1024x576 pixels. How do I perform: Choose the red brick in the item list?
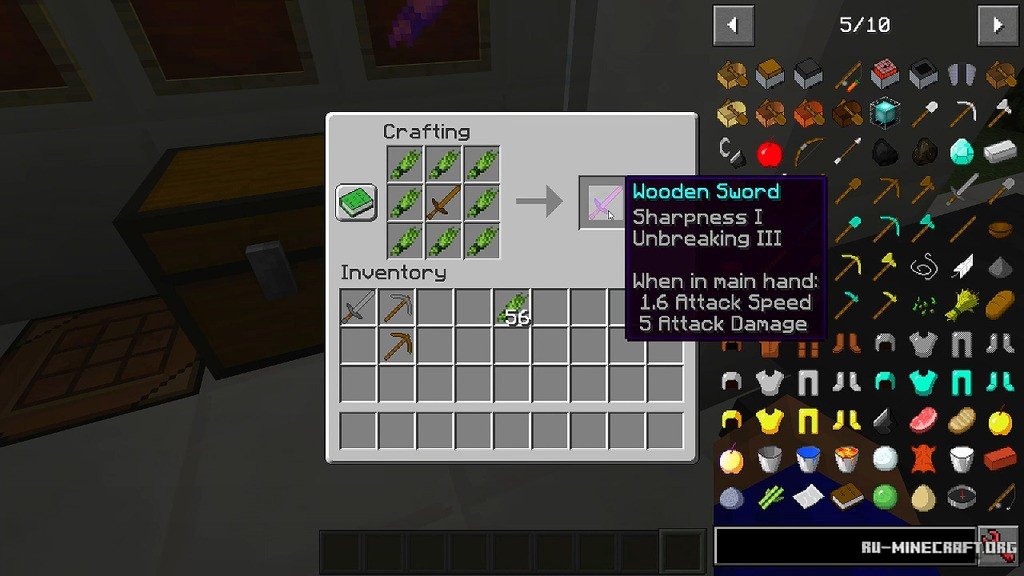coord(999,459)
